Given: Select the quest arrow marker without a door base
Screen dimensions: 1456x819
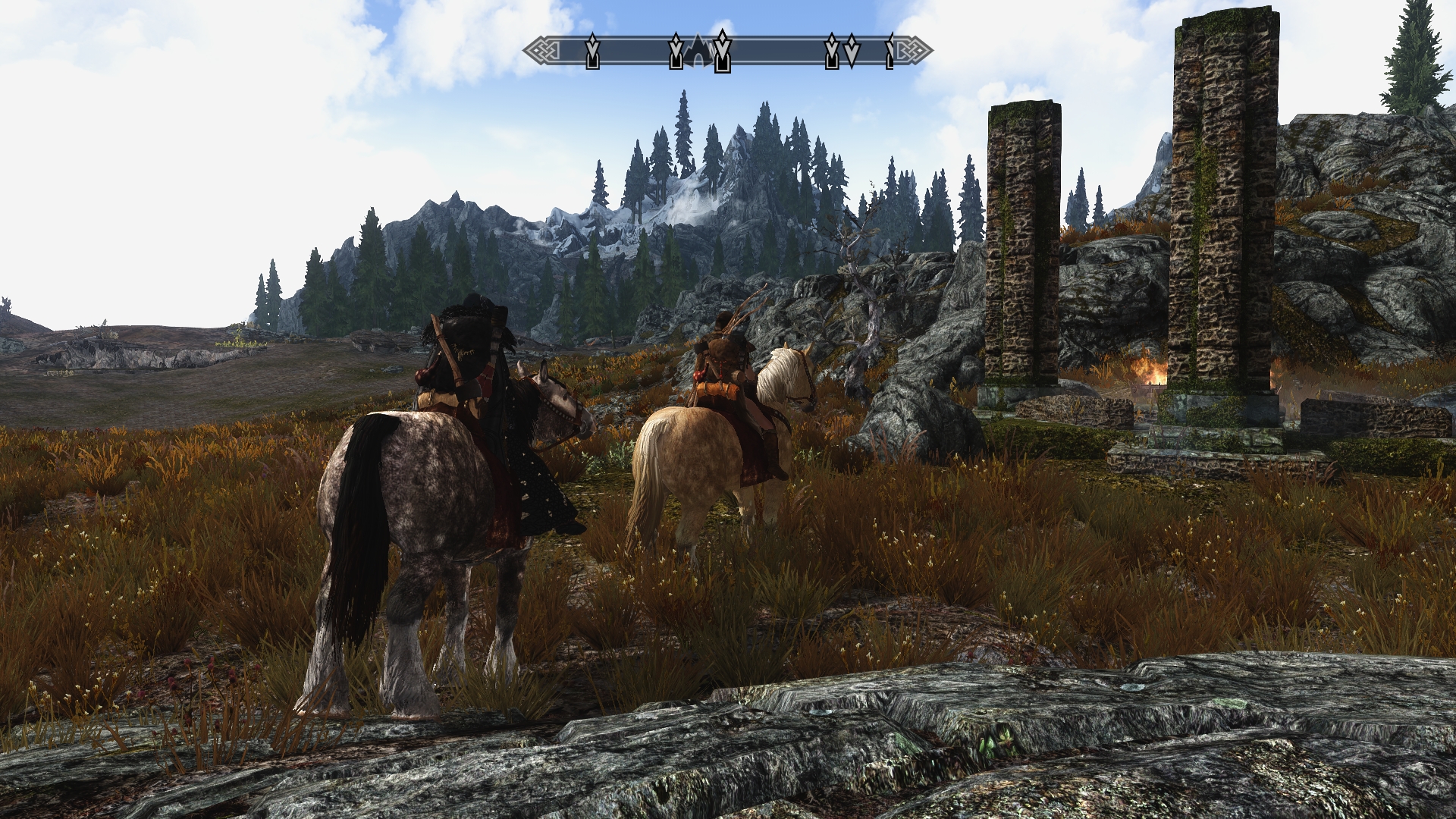Looking at the screenshot, I should (x=852, y=50).
